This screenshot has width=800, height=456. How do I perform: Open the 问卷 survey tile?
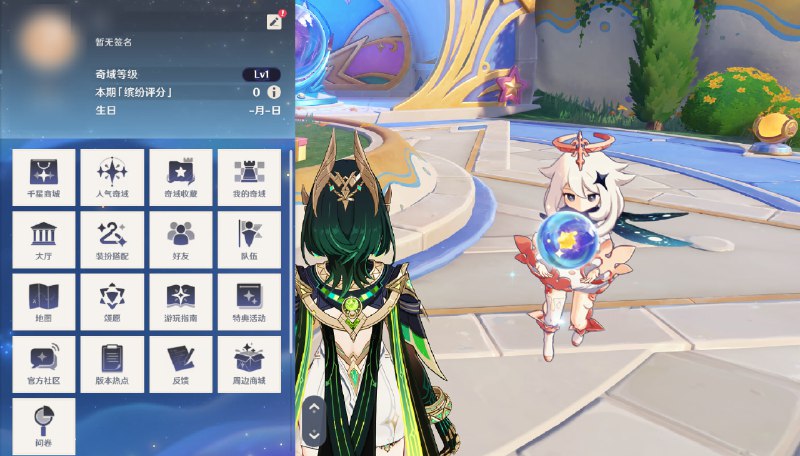[x=44, y=425]
